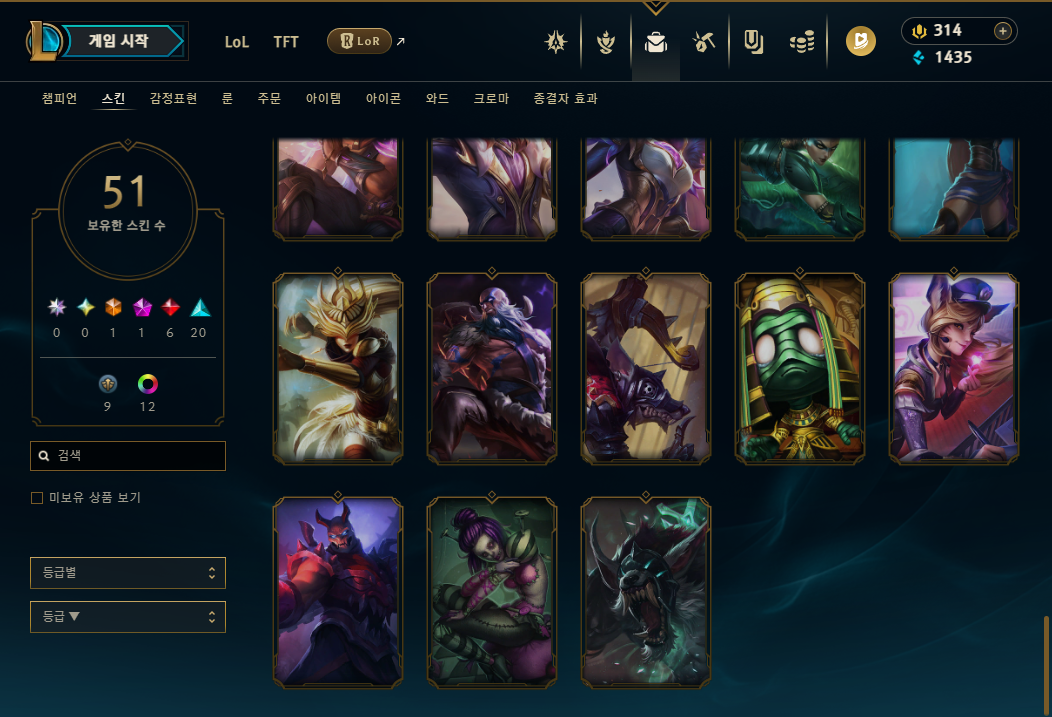Click the 검색 skin search field
1052x717 pixels.
[128, 456]
